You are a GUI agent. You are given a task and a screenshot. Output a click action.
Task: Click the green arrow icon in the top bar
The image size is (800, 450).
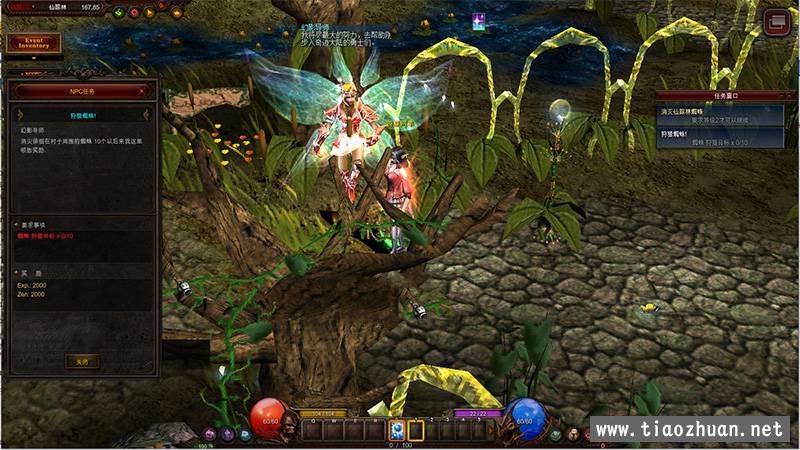point(118,13)
